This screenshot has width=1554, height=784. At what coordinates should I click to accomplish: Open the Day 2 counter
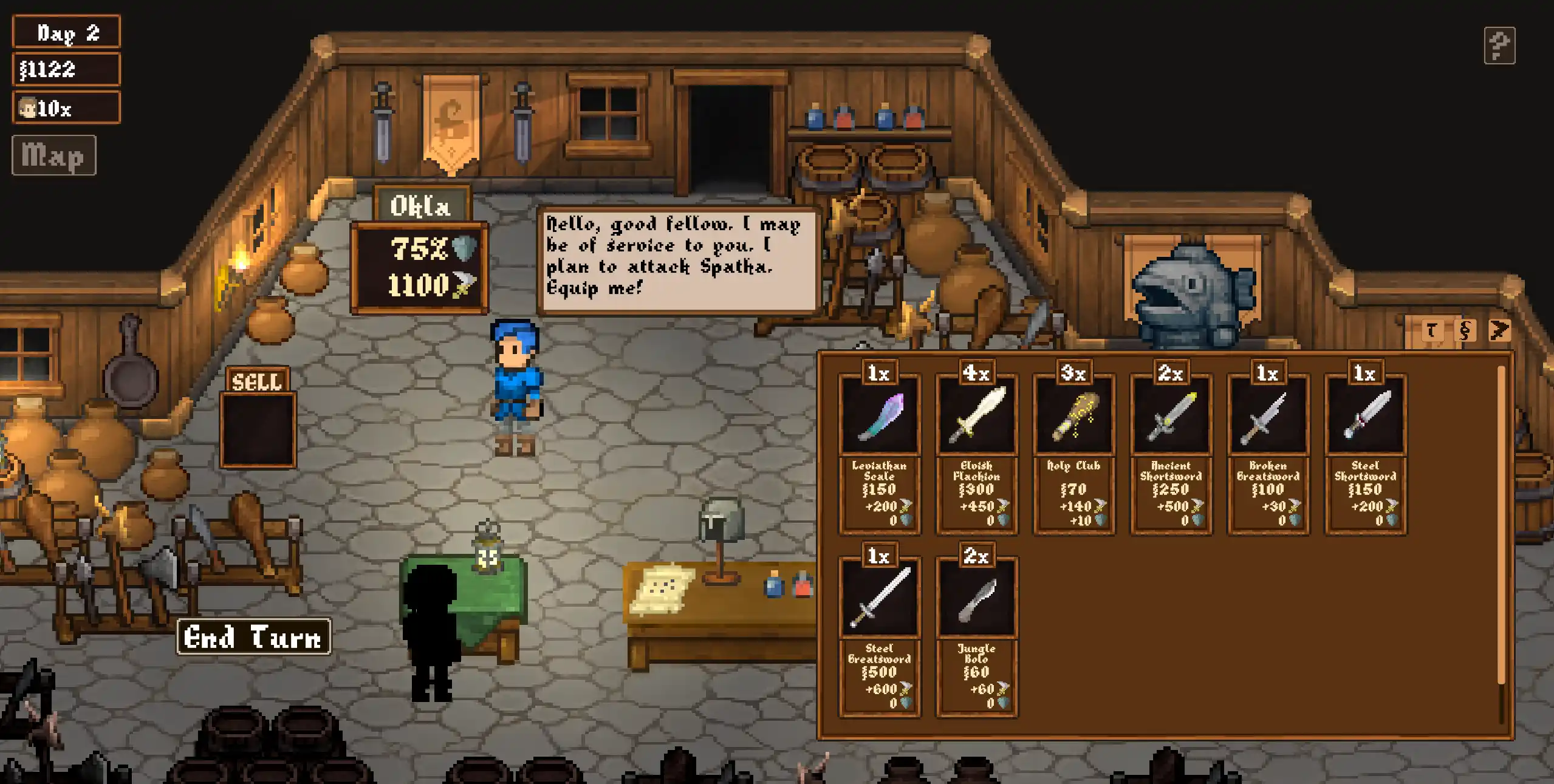coord(66,31)
